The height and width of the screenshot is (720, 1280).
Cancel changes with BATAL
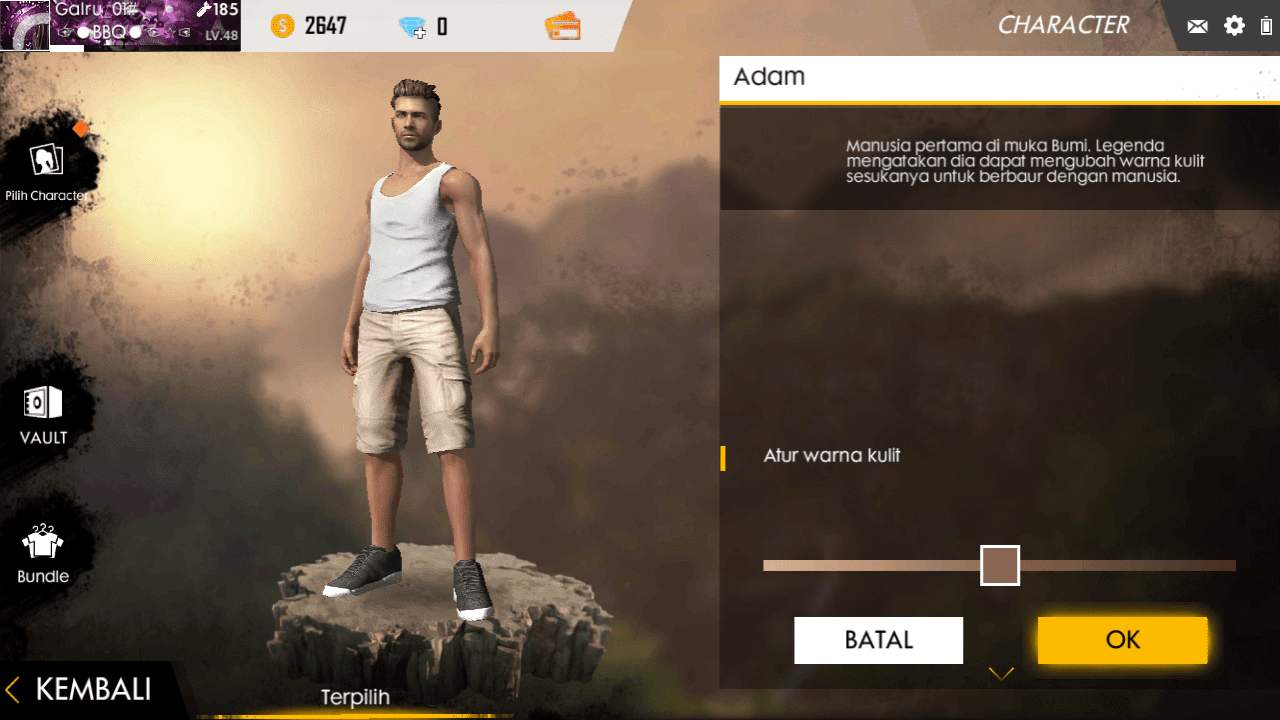coord(878,640)
